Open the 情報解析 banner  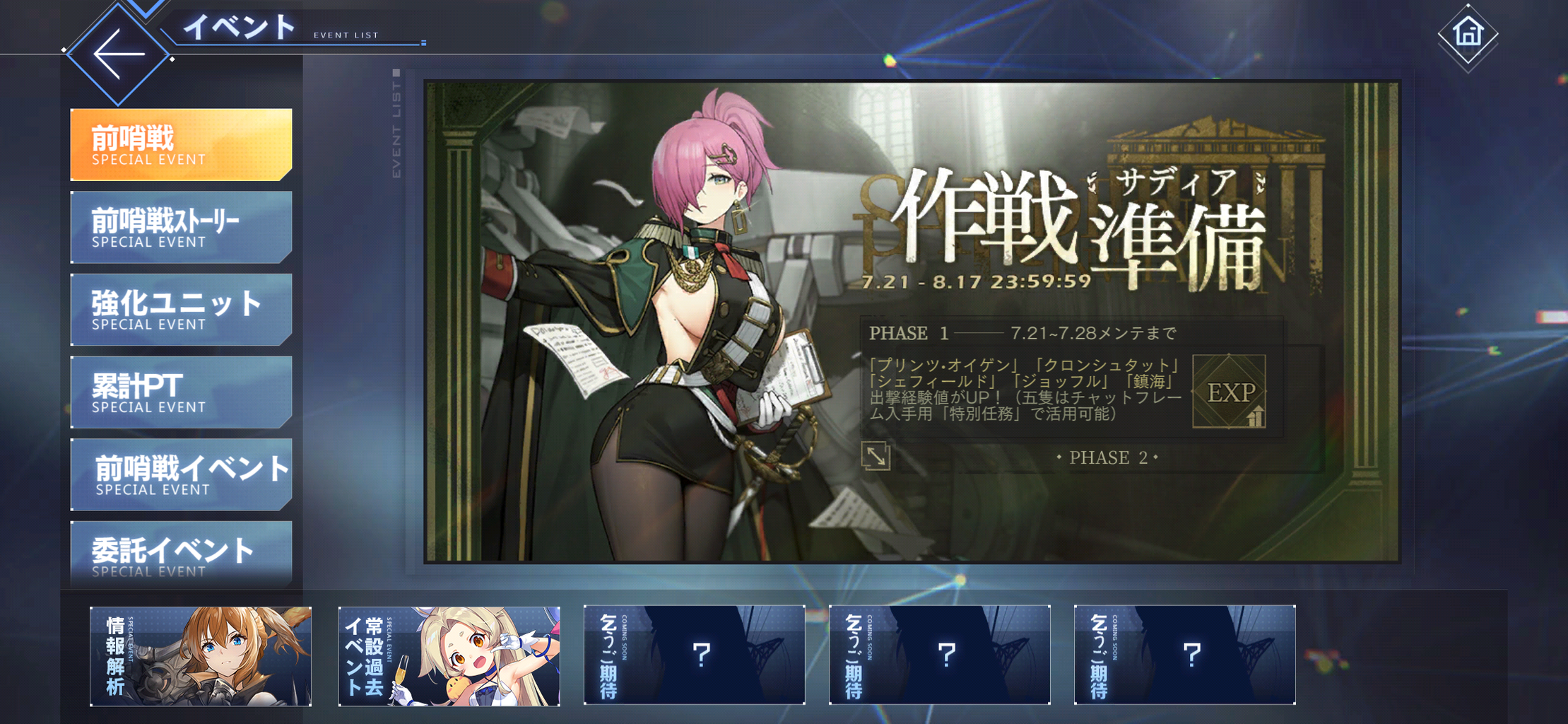[x=201, y=655]
